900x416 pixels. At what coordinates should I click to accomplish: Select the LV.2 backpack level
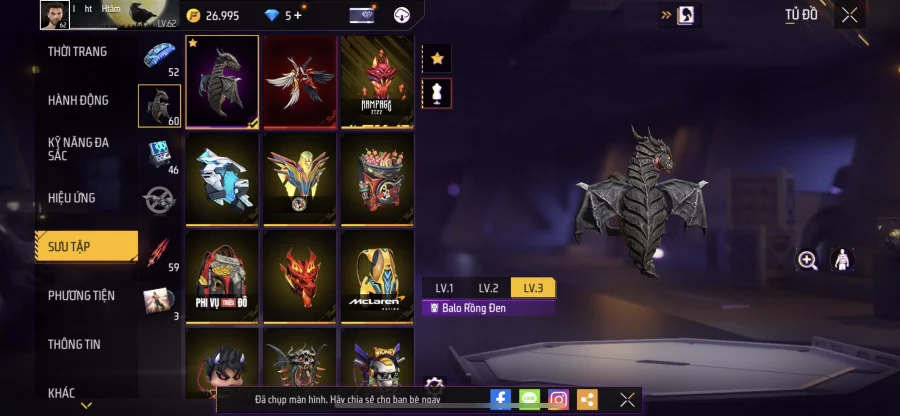(488, 288)
